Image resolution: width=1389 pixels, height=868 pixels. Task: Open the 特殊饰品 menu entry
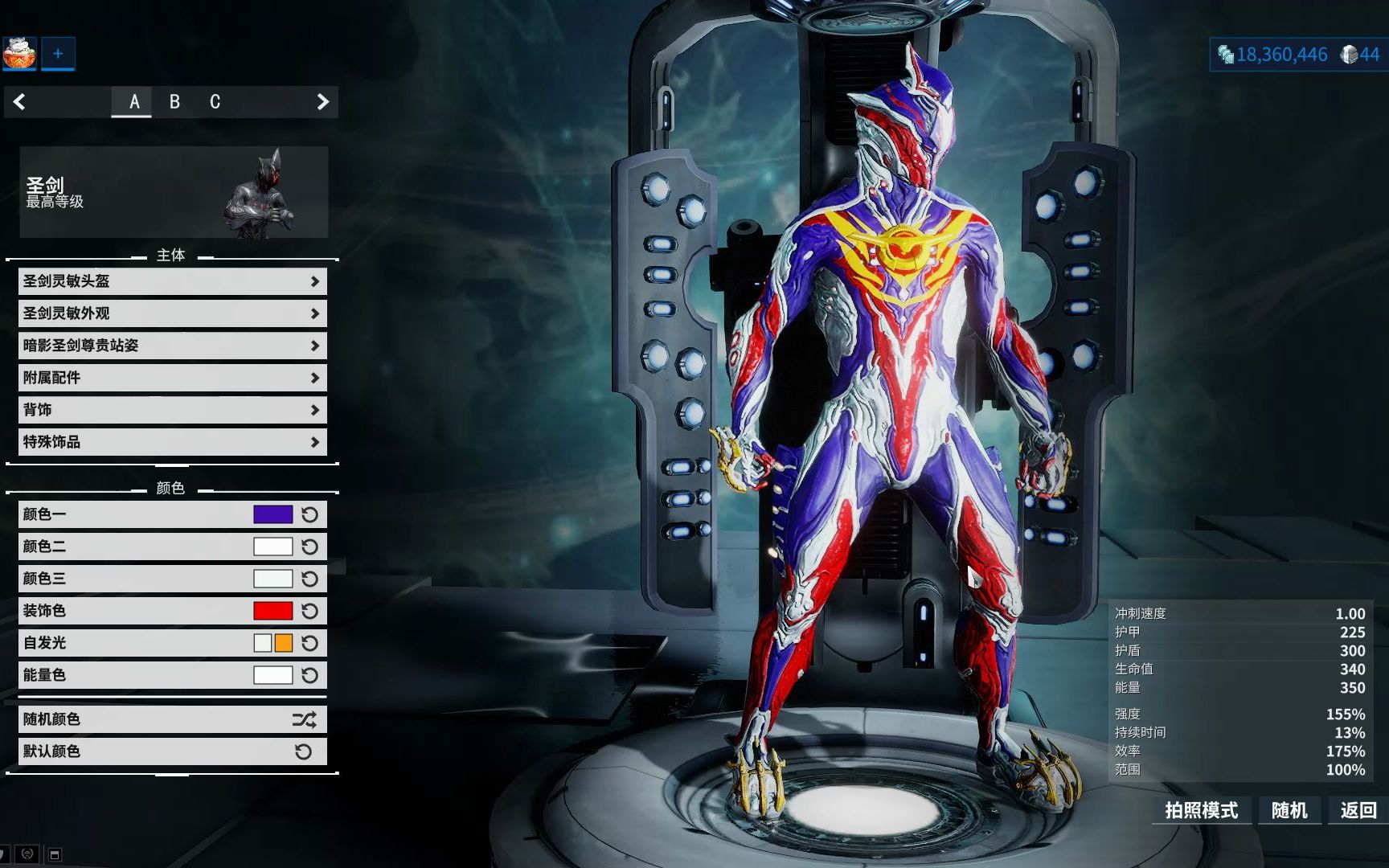[x=172, y=442]
